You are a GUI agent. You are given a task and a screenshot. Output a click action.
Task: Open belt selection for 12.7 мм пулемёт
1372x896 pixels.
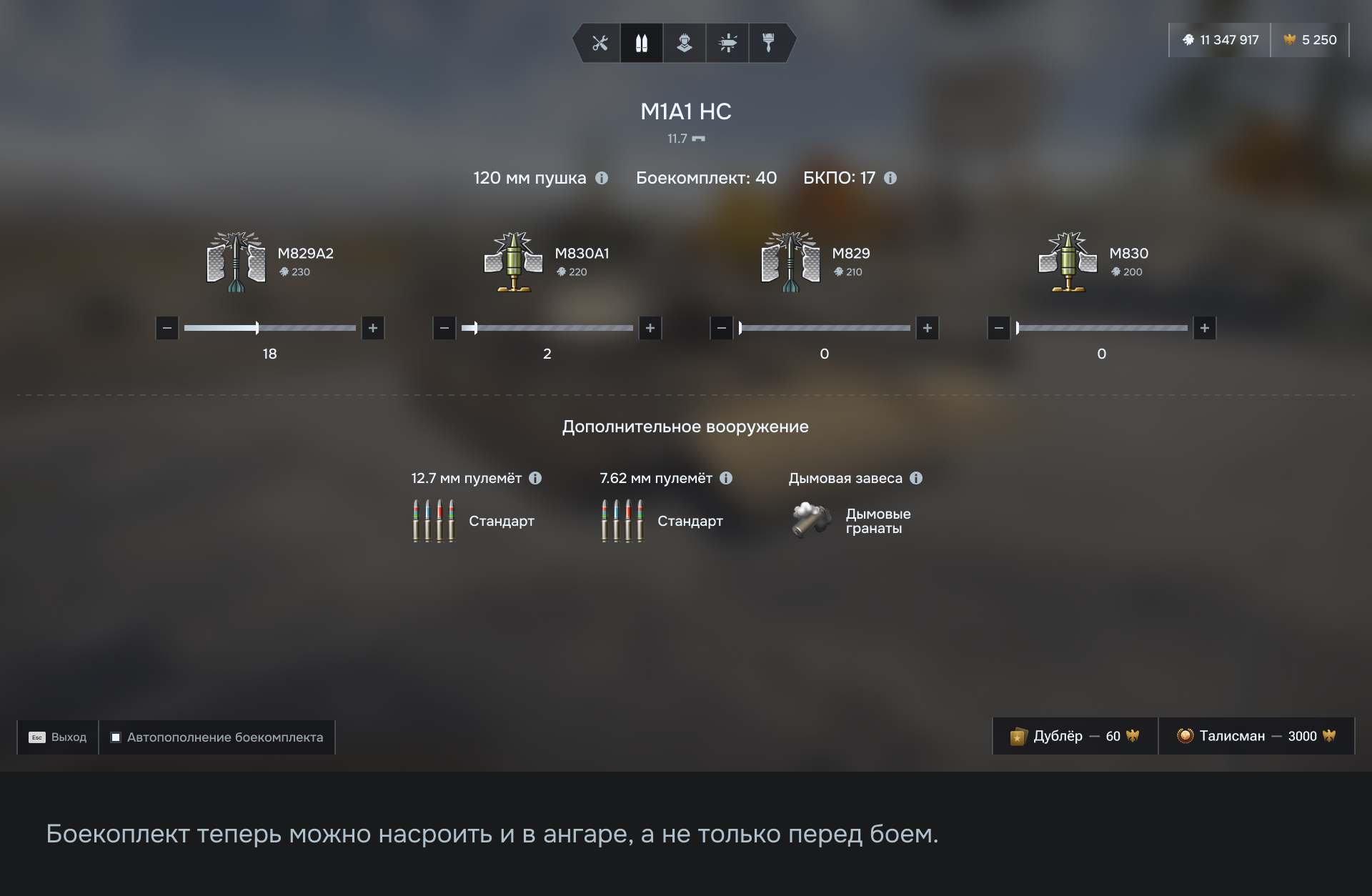pyautogui.click(x=432, y=520)
